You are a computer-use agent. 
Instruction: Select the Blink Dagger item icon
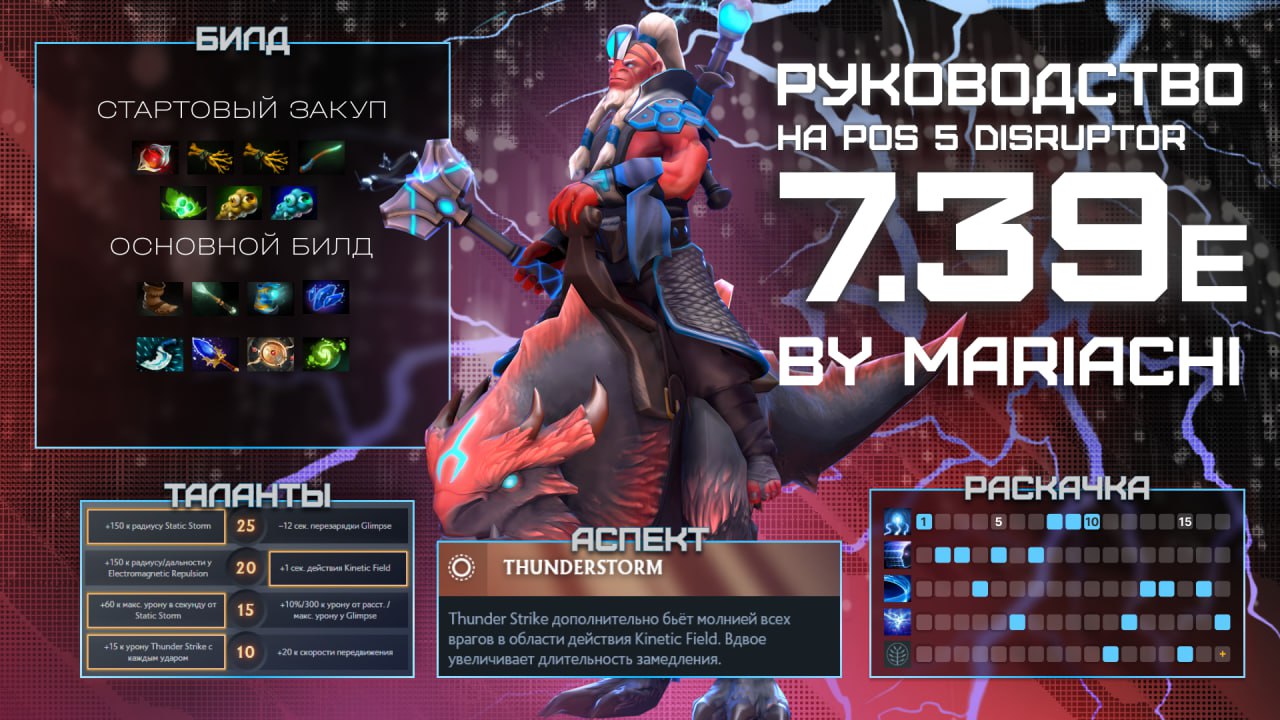160,354
